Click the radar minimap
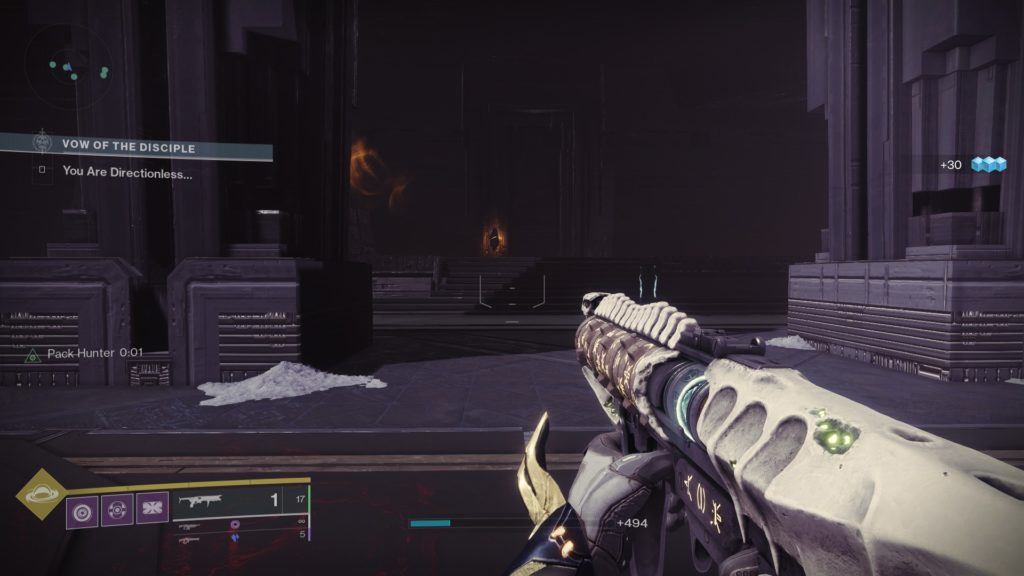 coord(68,68)
